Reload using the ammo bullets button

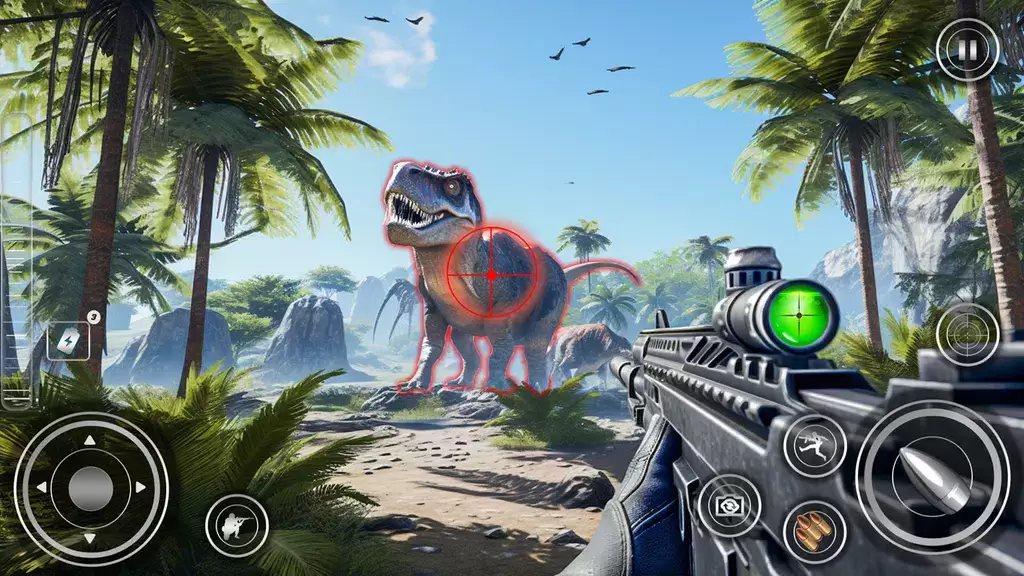[815, 531]
